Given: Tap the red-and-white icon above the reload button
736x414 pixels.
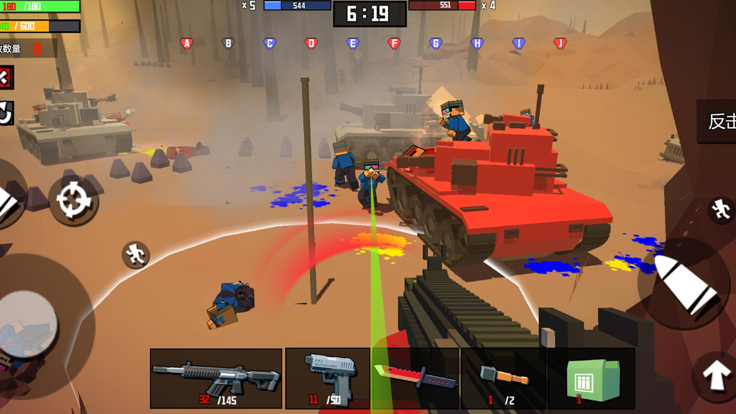Looking at the screenshot, I should pyautogui.click(x=5, y=78).
